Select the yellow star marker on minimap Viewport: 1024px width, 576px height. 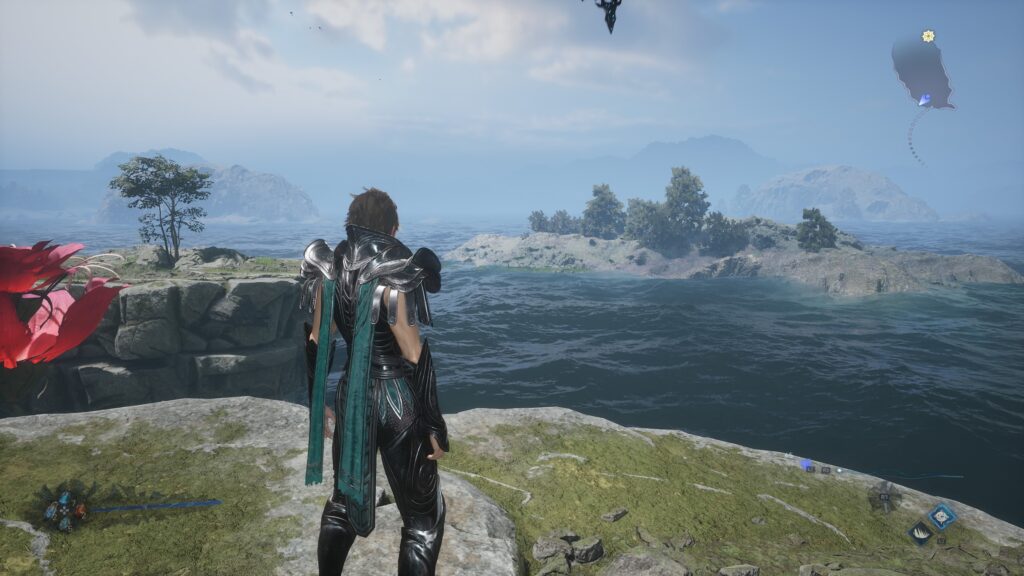tap(928, 36)
